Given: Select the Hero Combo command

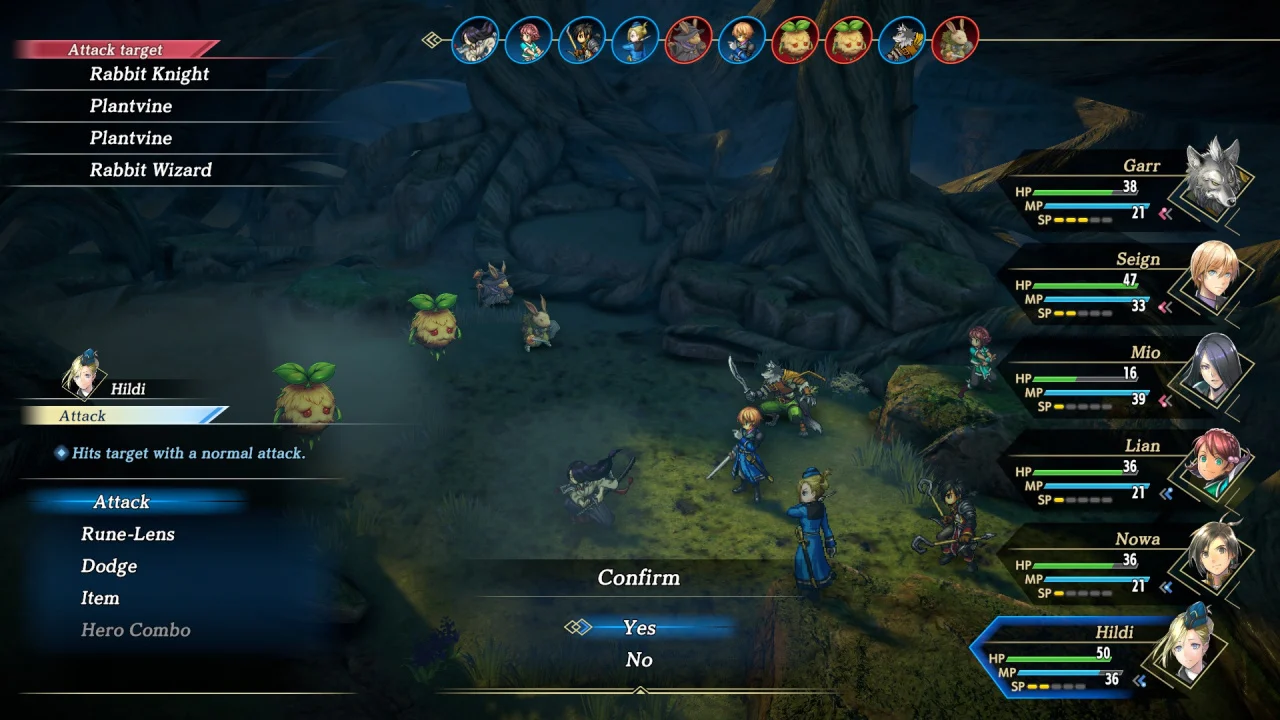Looking at the screenshot, I should 135,630.
